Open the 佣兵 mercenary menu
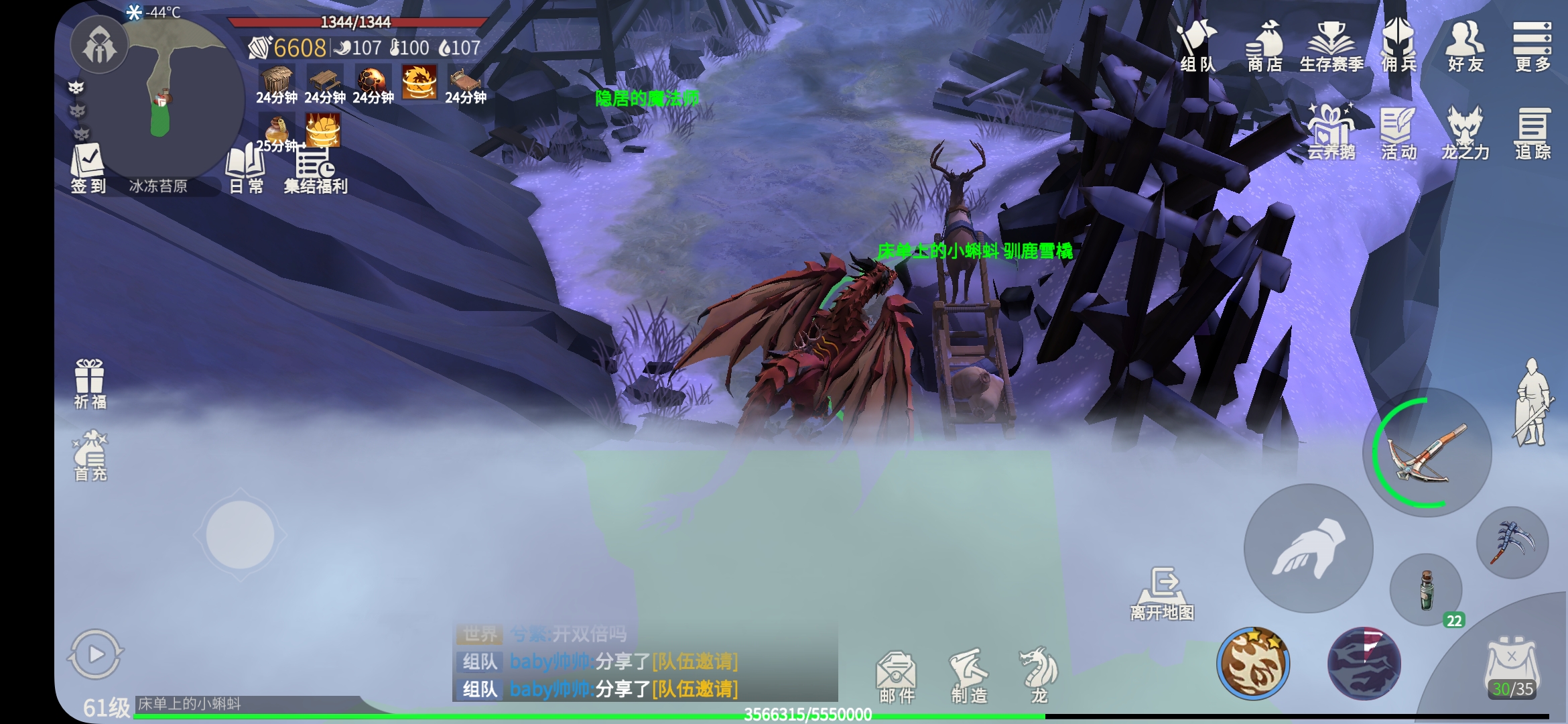The image size is (1568, 724). tap(1398, 46)
